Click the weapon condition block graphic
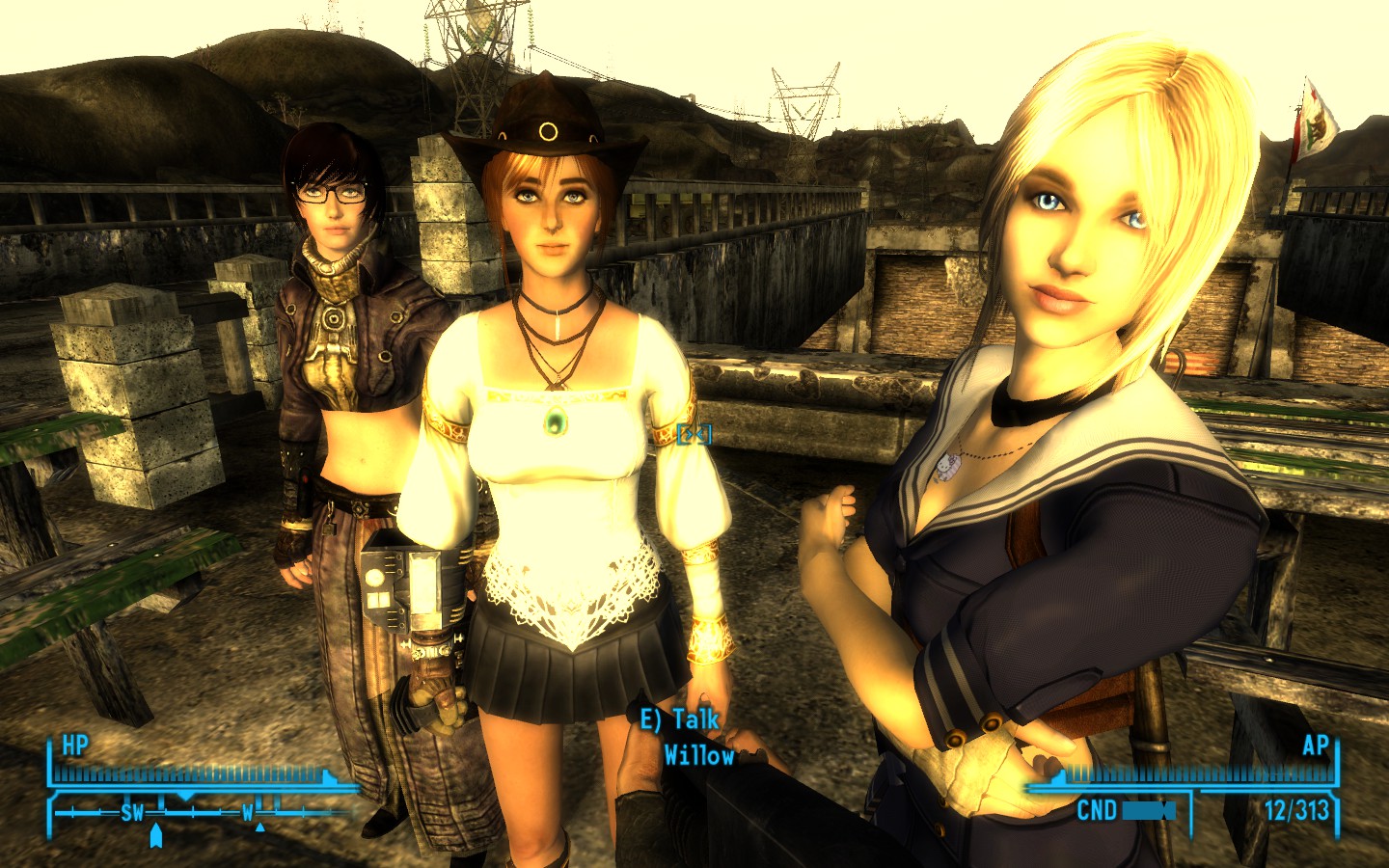This screenshot has height=868, width=1389. (x=1149, y=810)
